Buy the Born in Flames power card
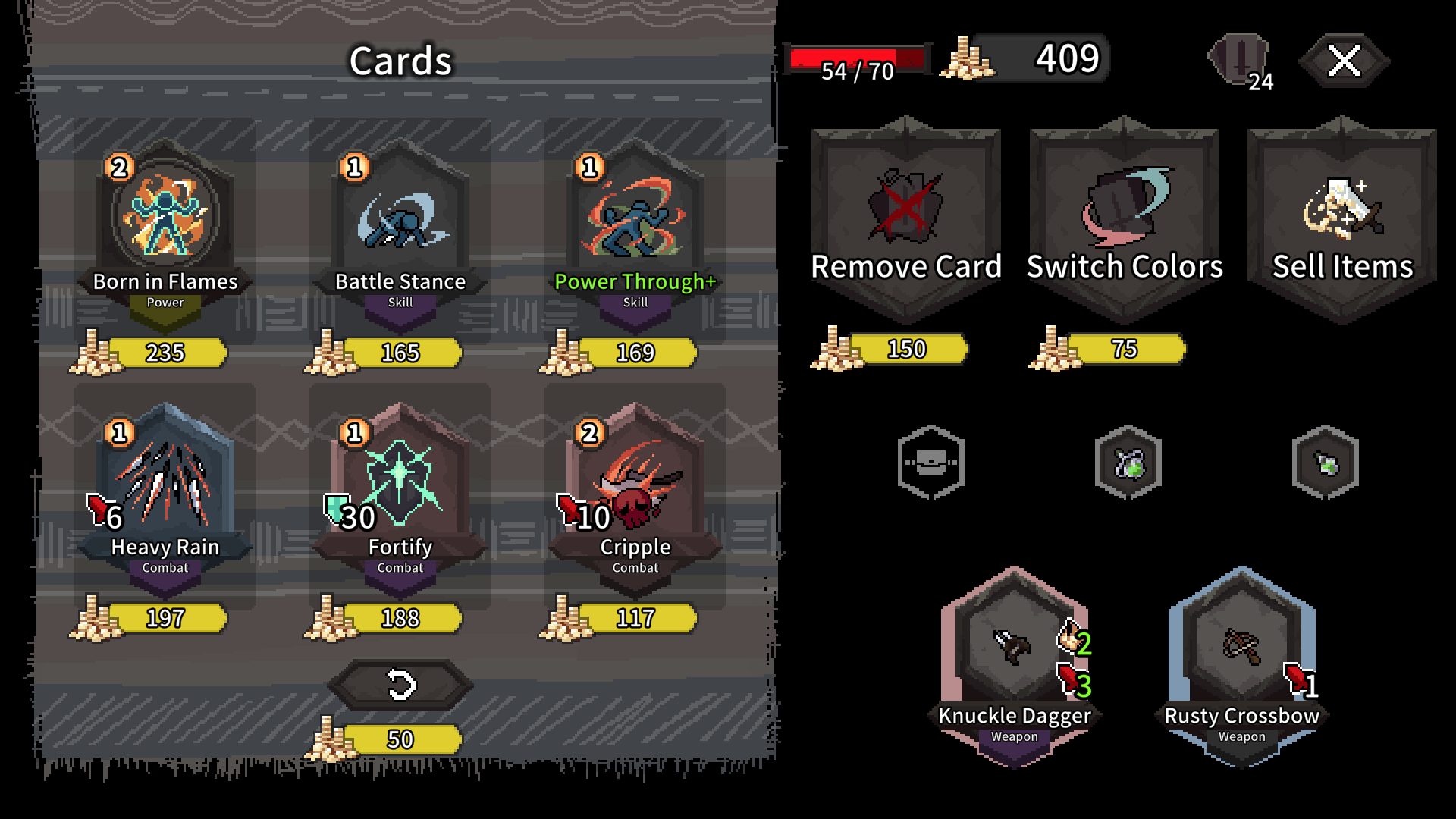The image size is (1456, 819). point(165,227)
